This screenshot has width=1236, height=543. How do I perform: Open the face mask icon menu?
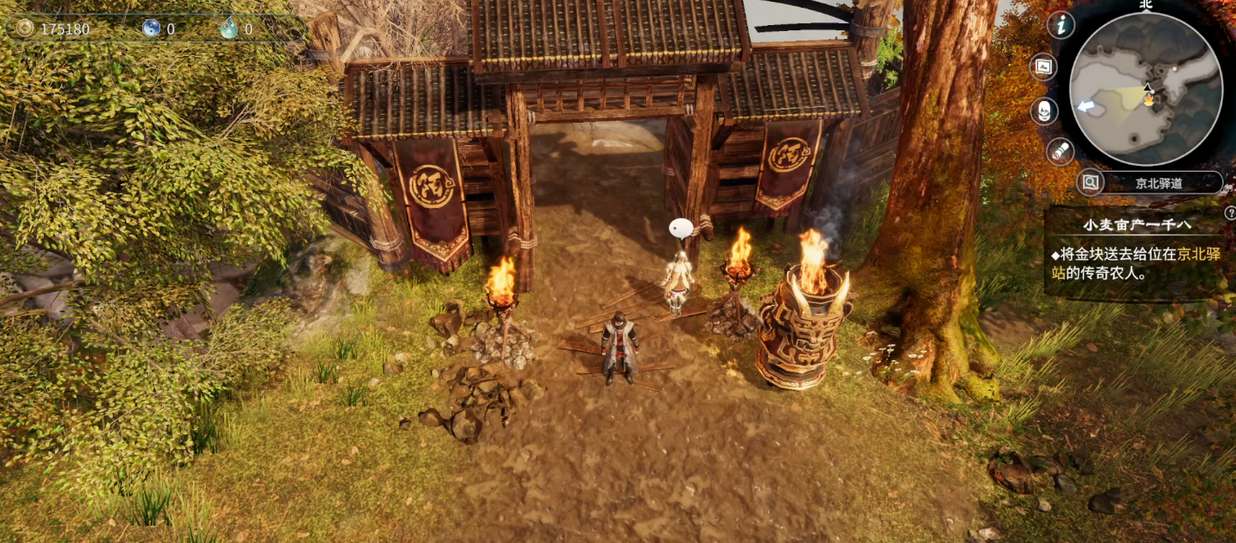[x=1044, y=110]
